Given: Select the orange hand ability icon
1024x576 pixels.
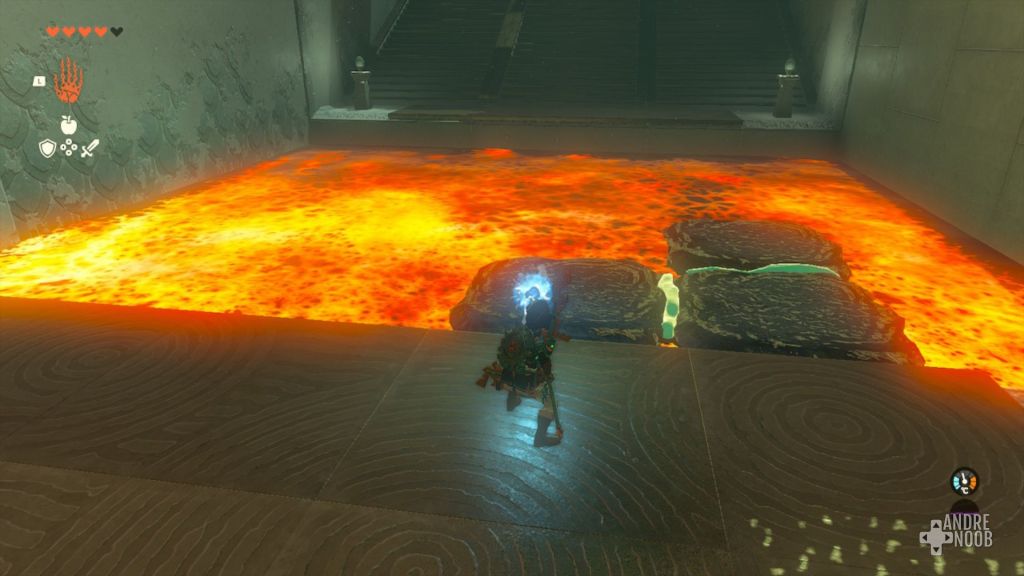Looking at the screenshot, I should pos(68,81).
